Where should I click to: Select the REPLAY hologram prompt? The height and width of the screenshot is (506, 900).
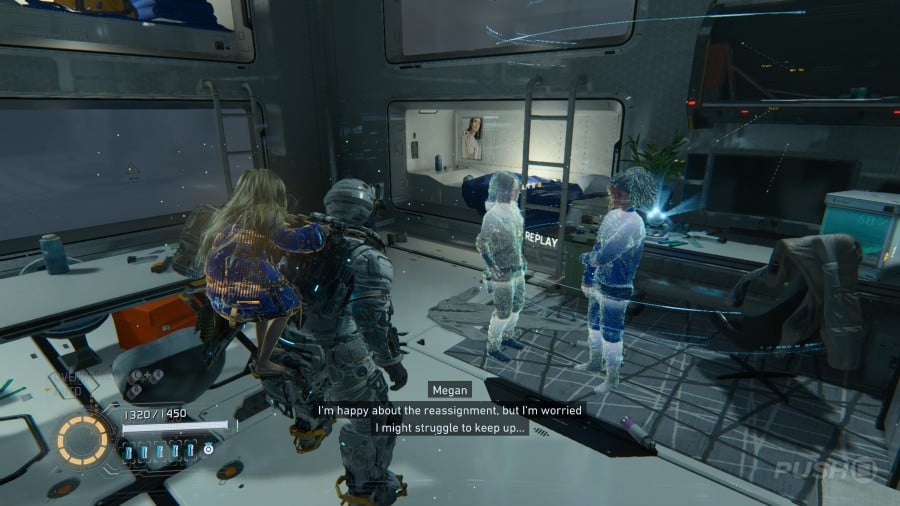[542, 238]
